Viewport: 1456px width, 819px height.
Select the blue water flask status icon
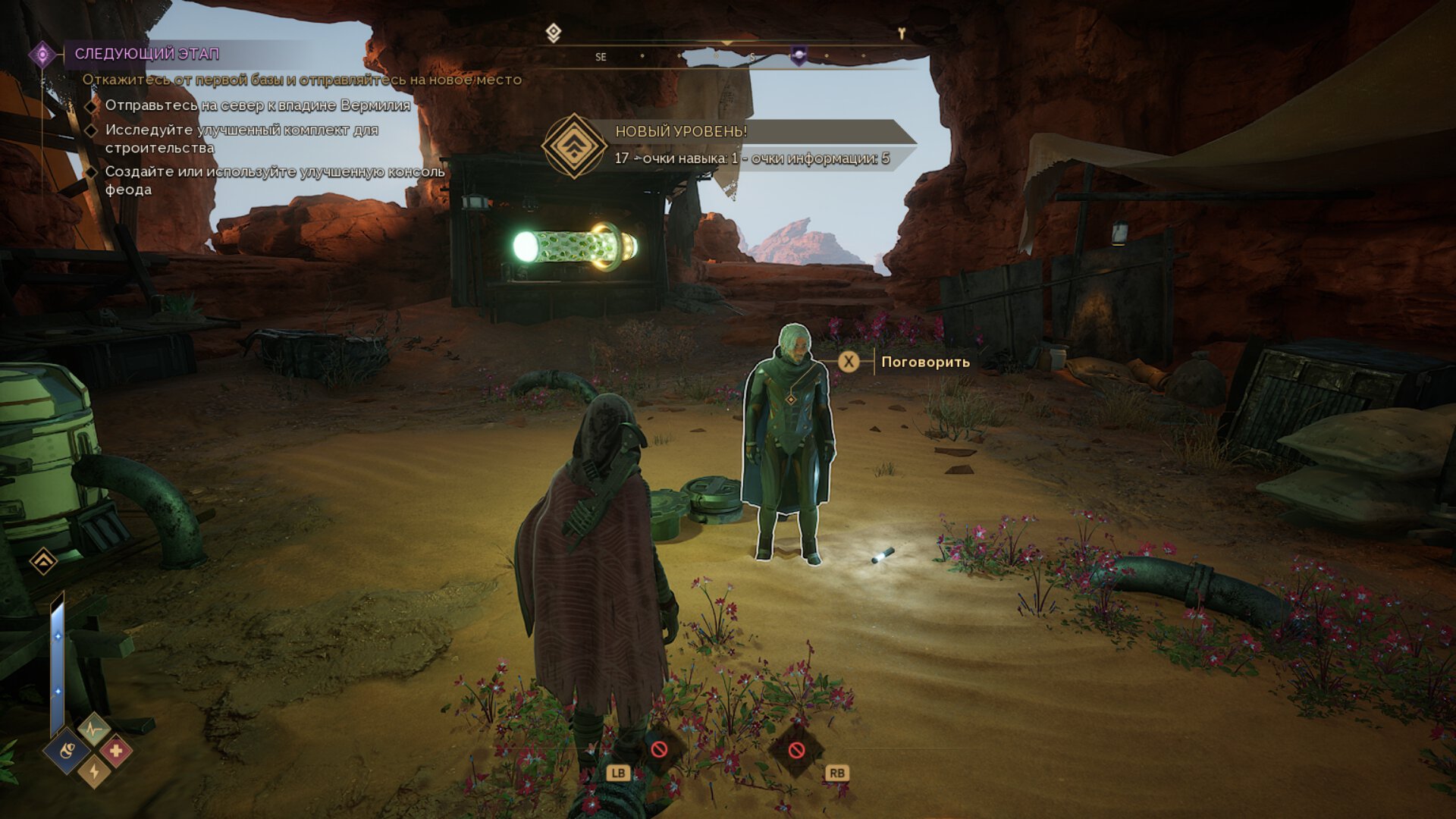point(67,751)
